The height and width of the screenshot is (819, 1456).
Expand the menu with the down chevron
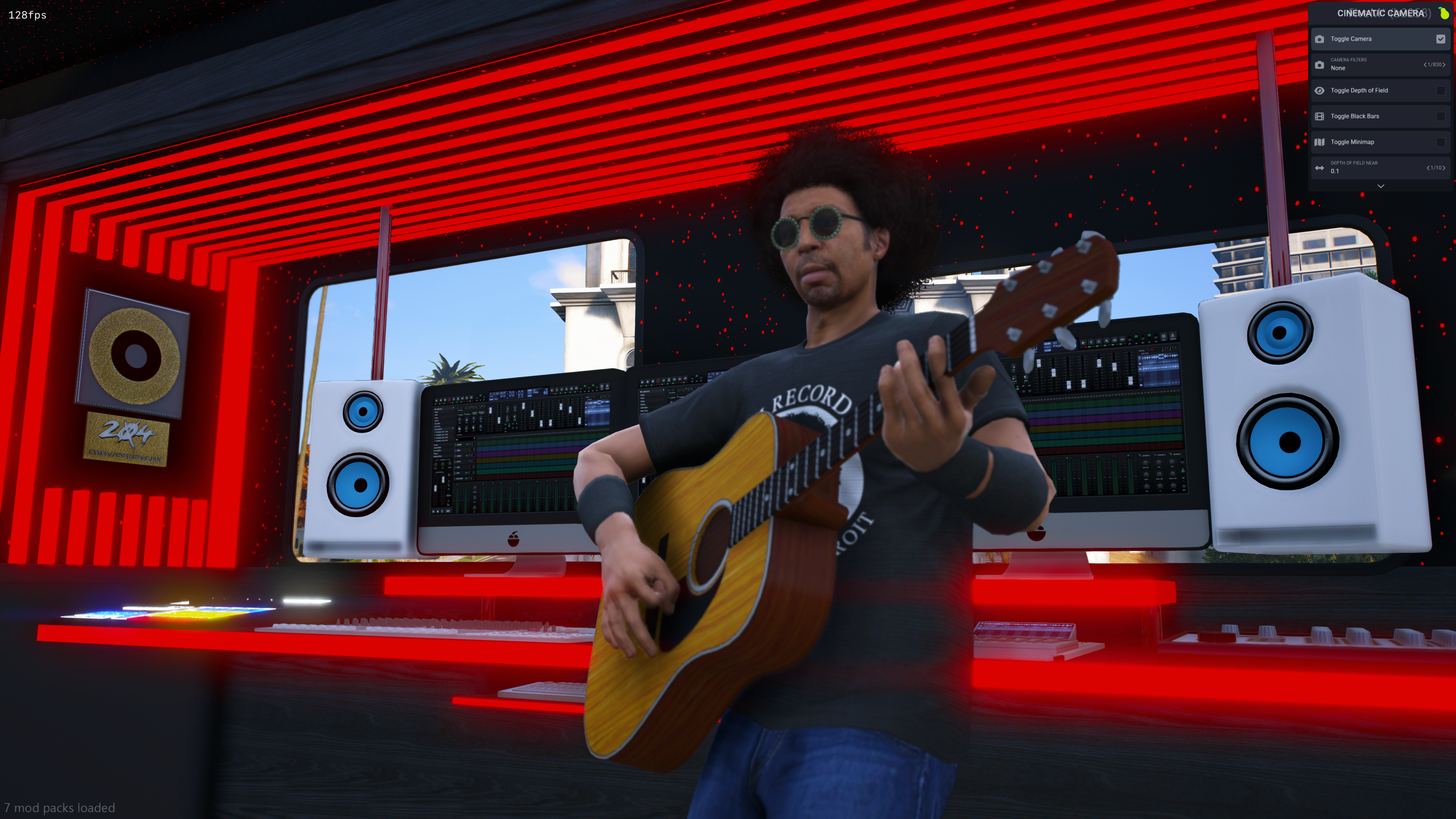1380,186
